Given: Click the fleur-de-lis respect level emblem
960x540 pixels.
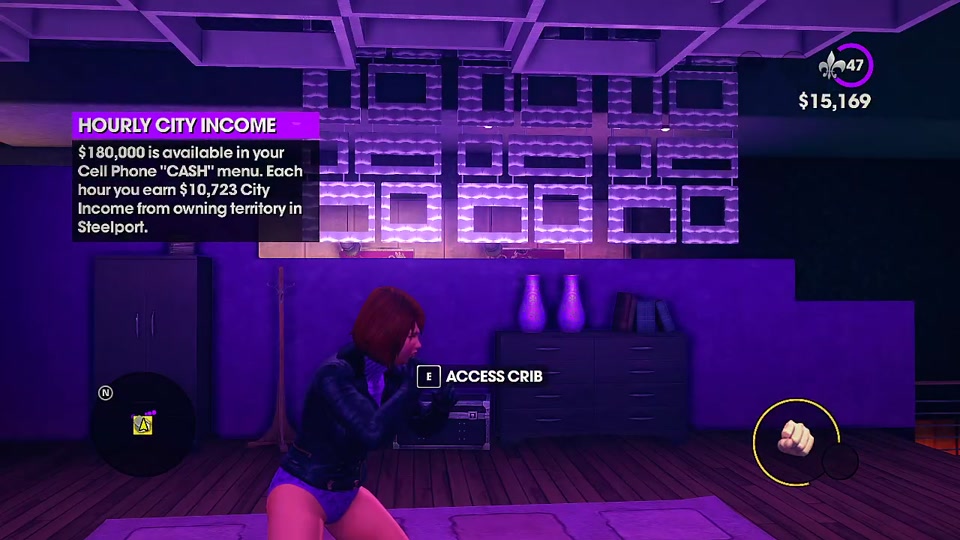Looking at the screenshot, I should click(x=830, y=67).
